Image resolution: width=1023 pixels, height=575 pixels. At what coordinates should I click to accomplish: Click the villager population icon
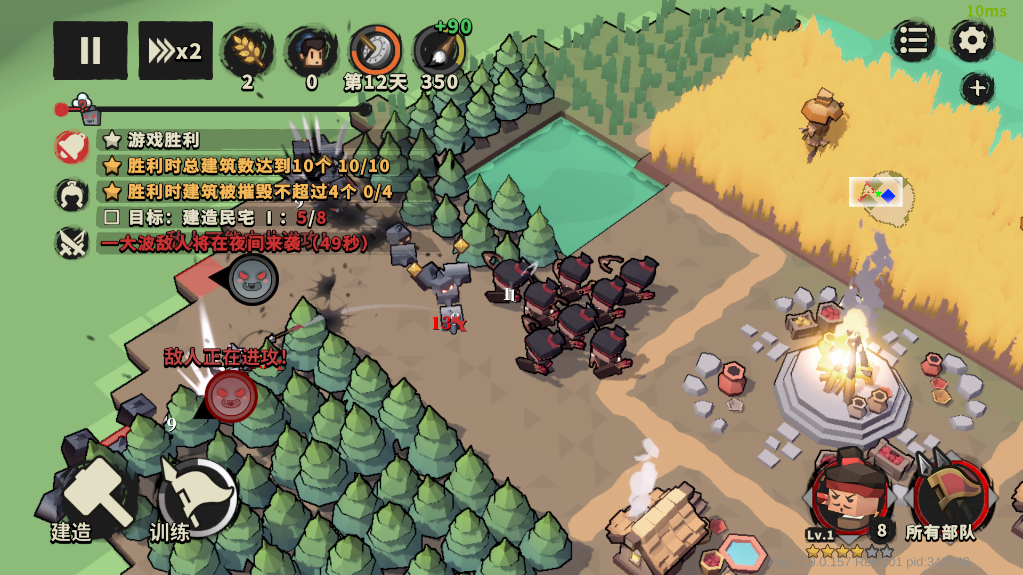311,51
